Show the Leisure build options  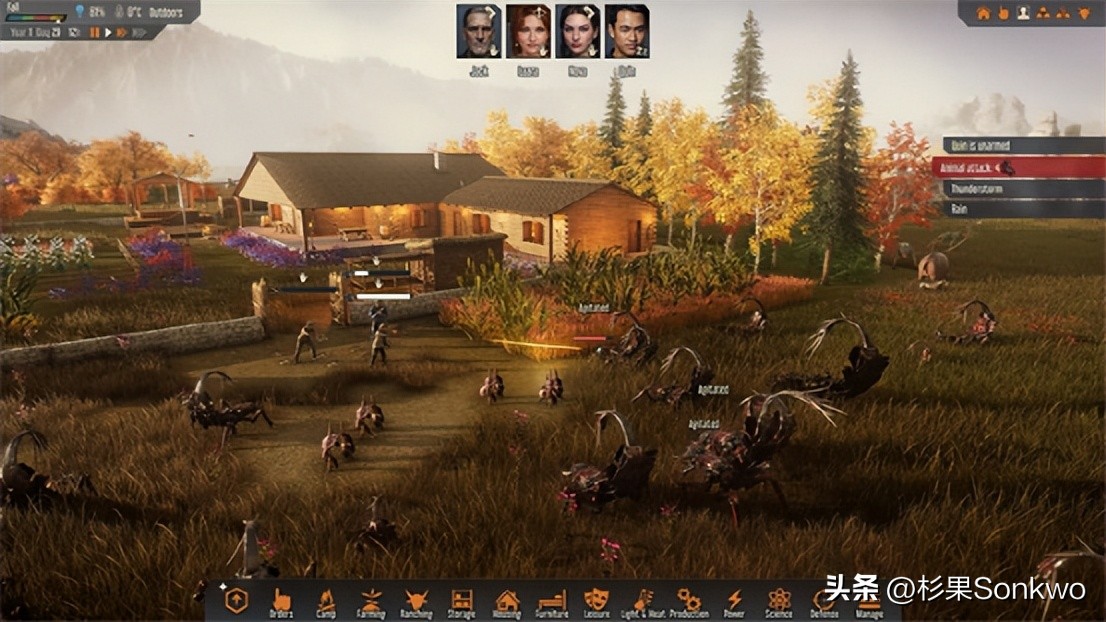pyautogui.click(x=597, y=601)
